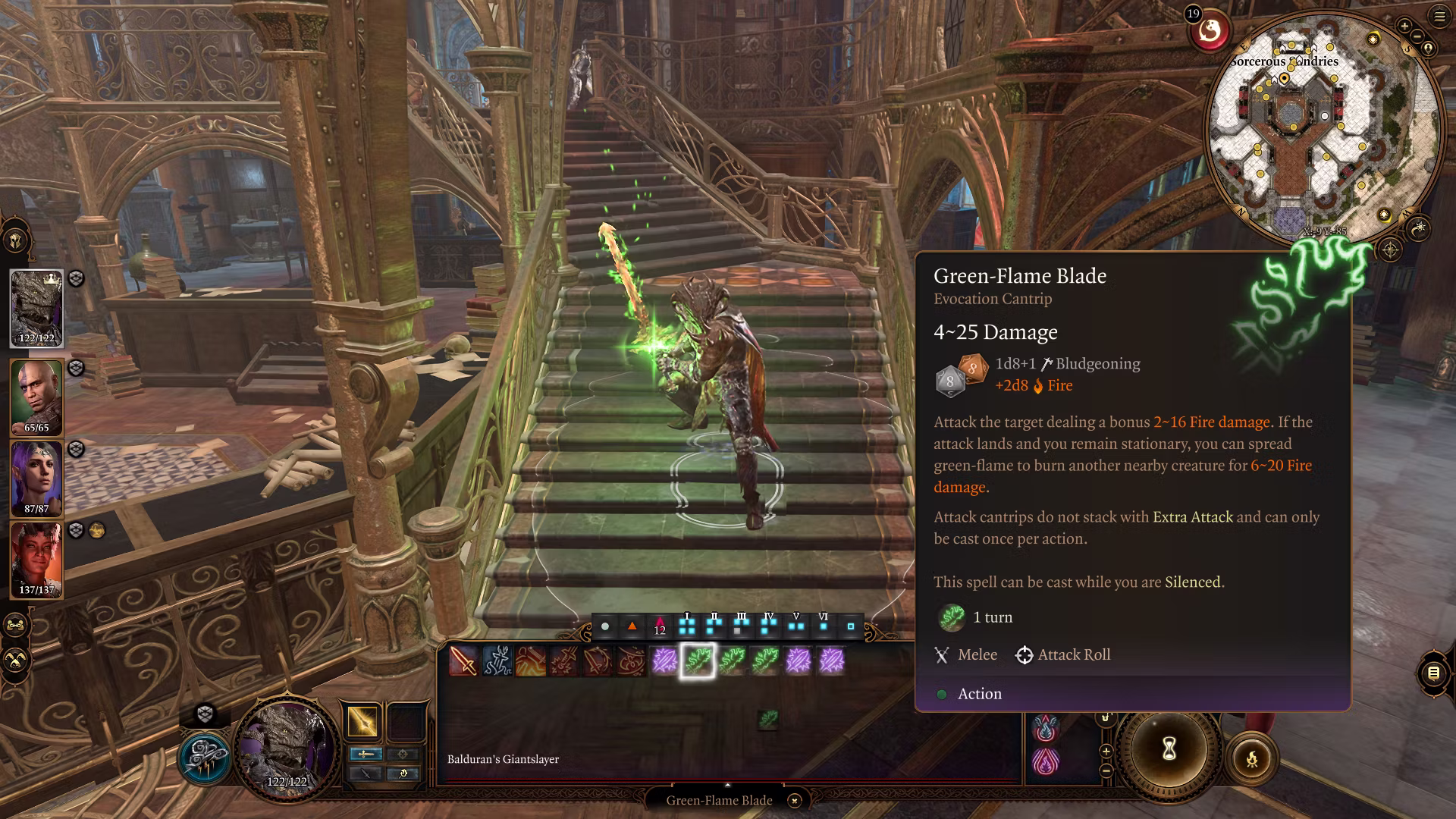Click the glowing golden spear weapon slot
This screenshot has height=819, width=1456.
(x=362, y=720)
